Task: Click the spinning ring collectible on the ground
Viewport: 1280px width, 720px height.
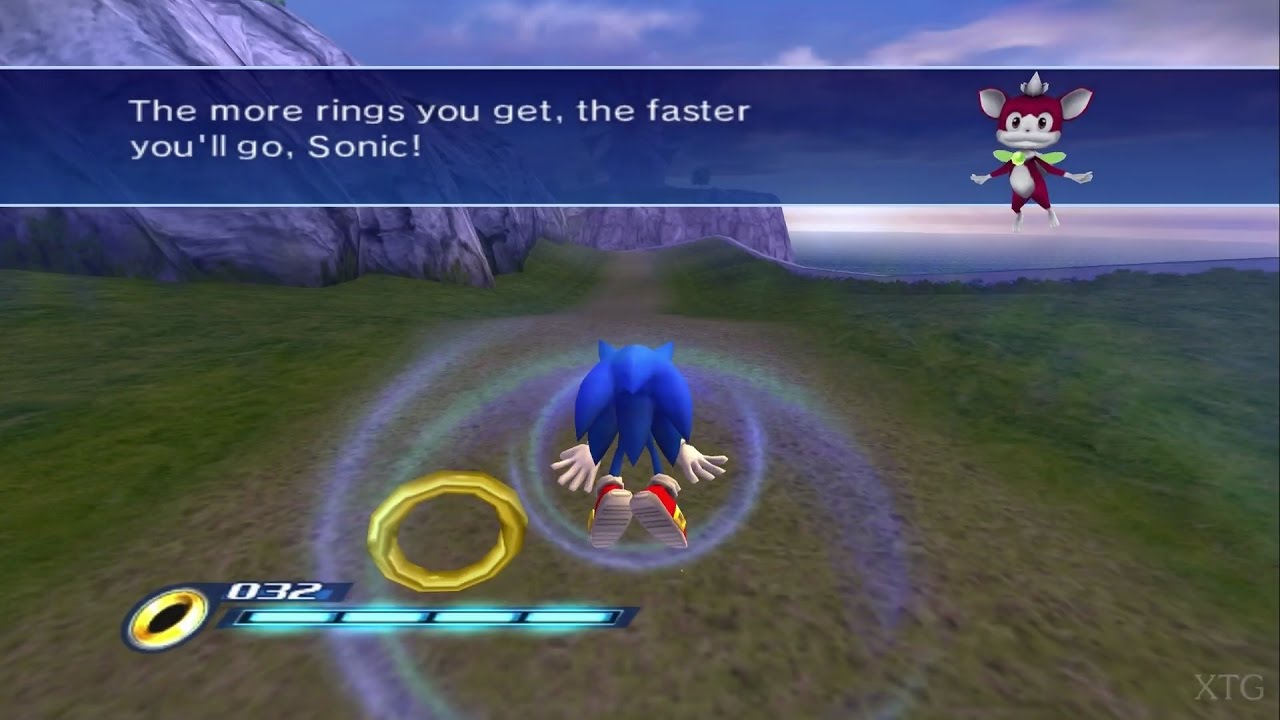Action: pos(448,521)
